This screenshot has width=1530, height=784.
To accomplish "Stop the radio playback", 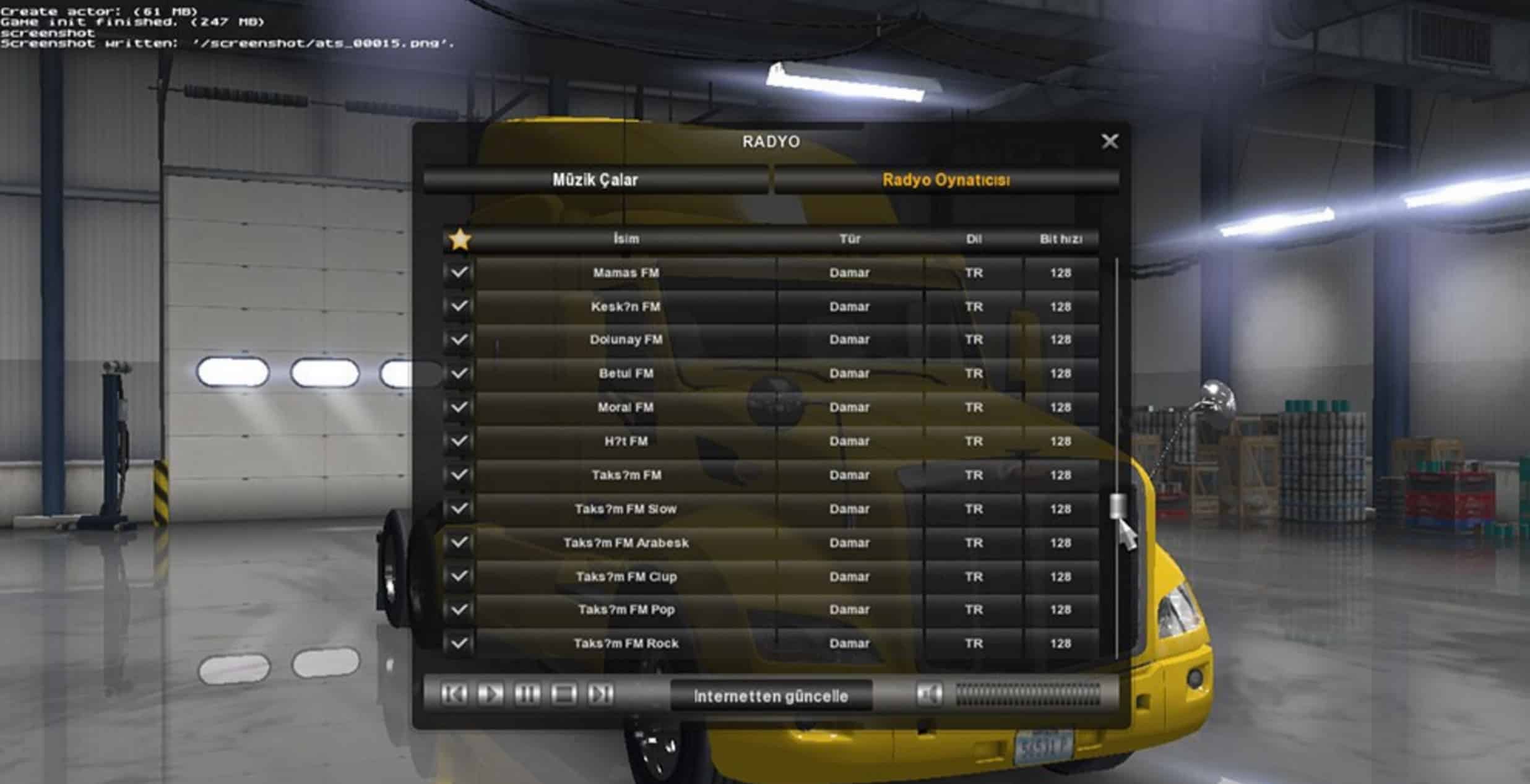I will click(563, 694).
